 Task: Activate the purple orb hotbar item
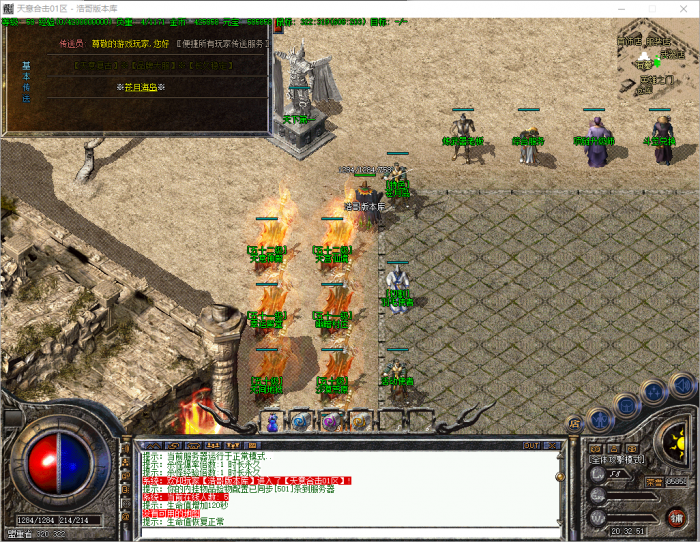click(x=330, y=423)
